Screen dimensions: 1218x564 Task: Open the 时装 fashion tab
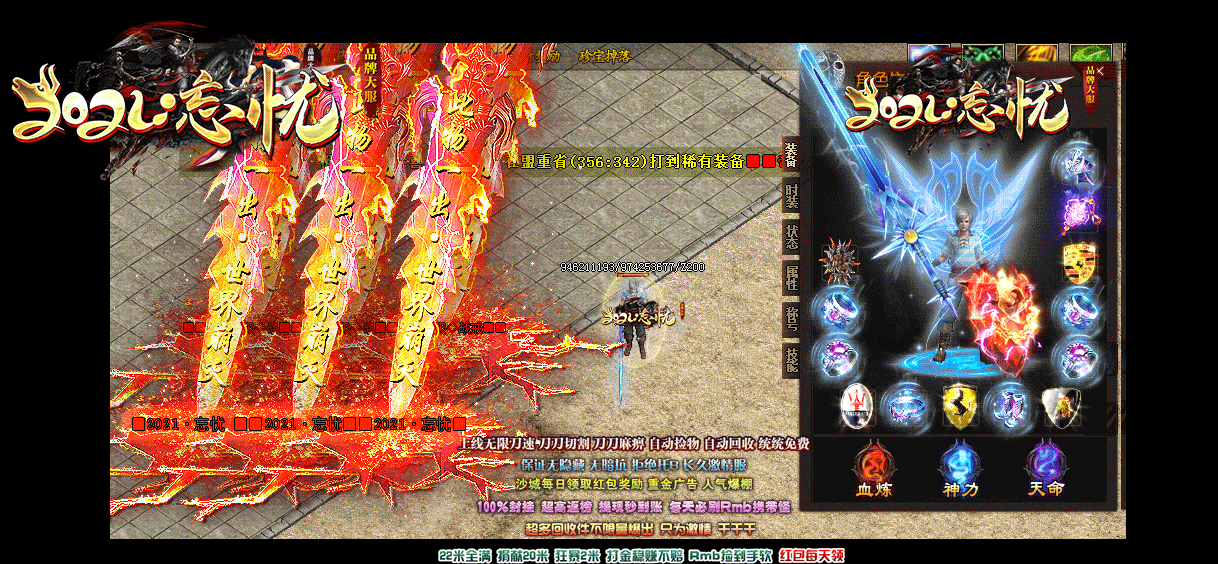[x=791, y=197]
